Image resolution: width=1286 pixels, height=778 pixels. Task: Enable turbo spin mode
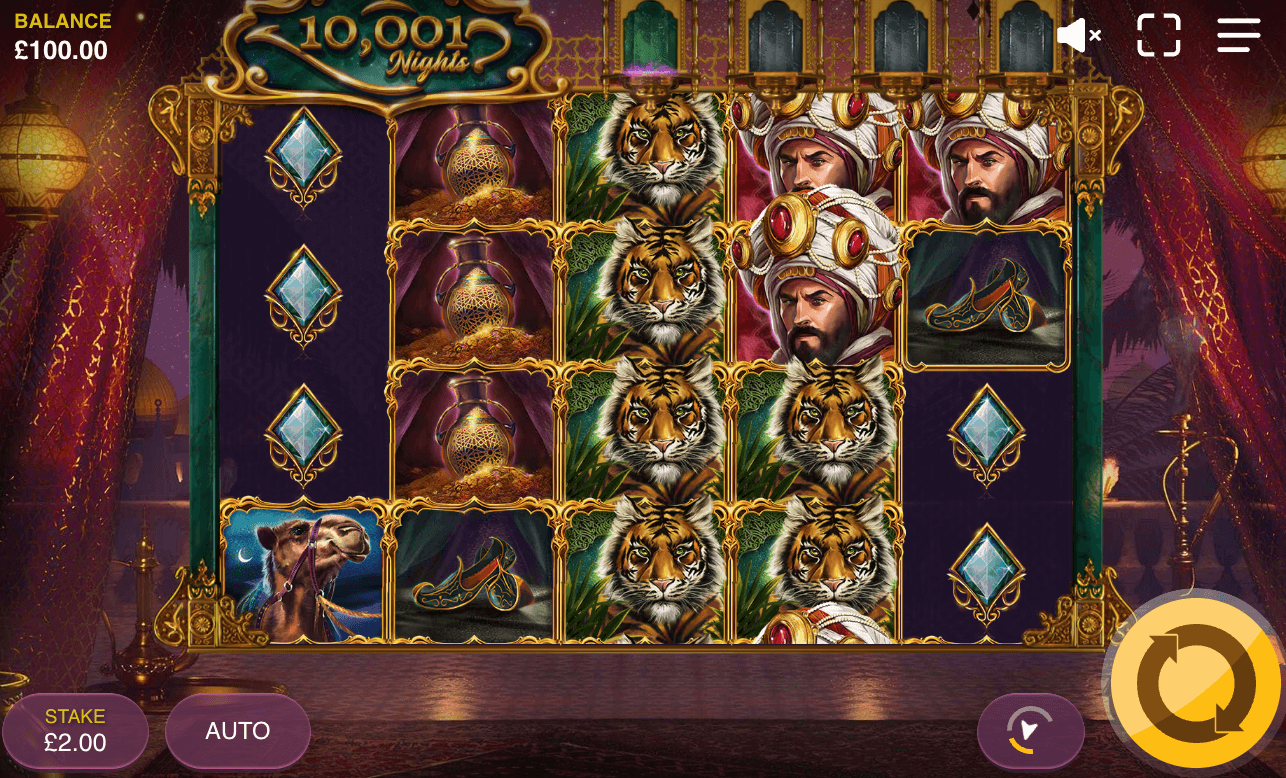point(1031,731)
